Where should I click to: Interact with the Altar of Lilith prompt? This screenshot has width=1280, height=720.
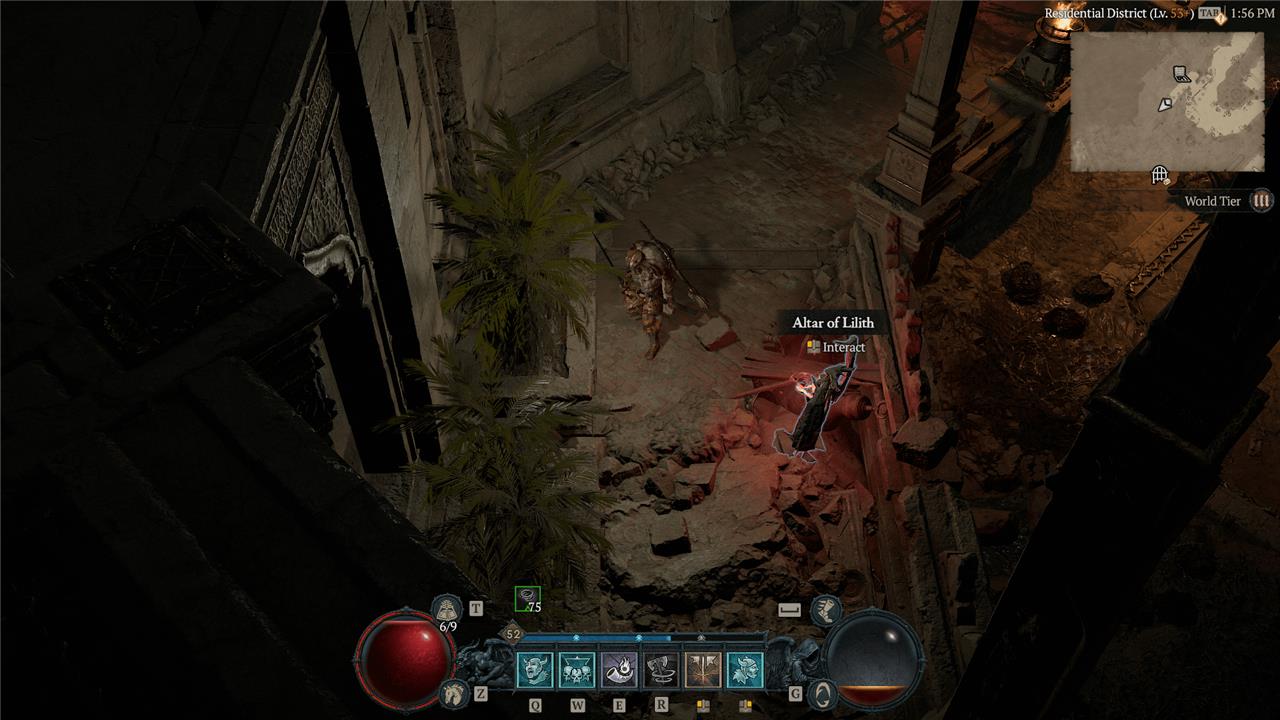click(x=835, y=347)
